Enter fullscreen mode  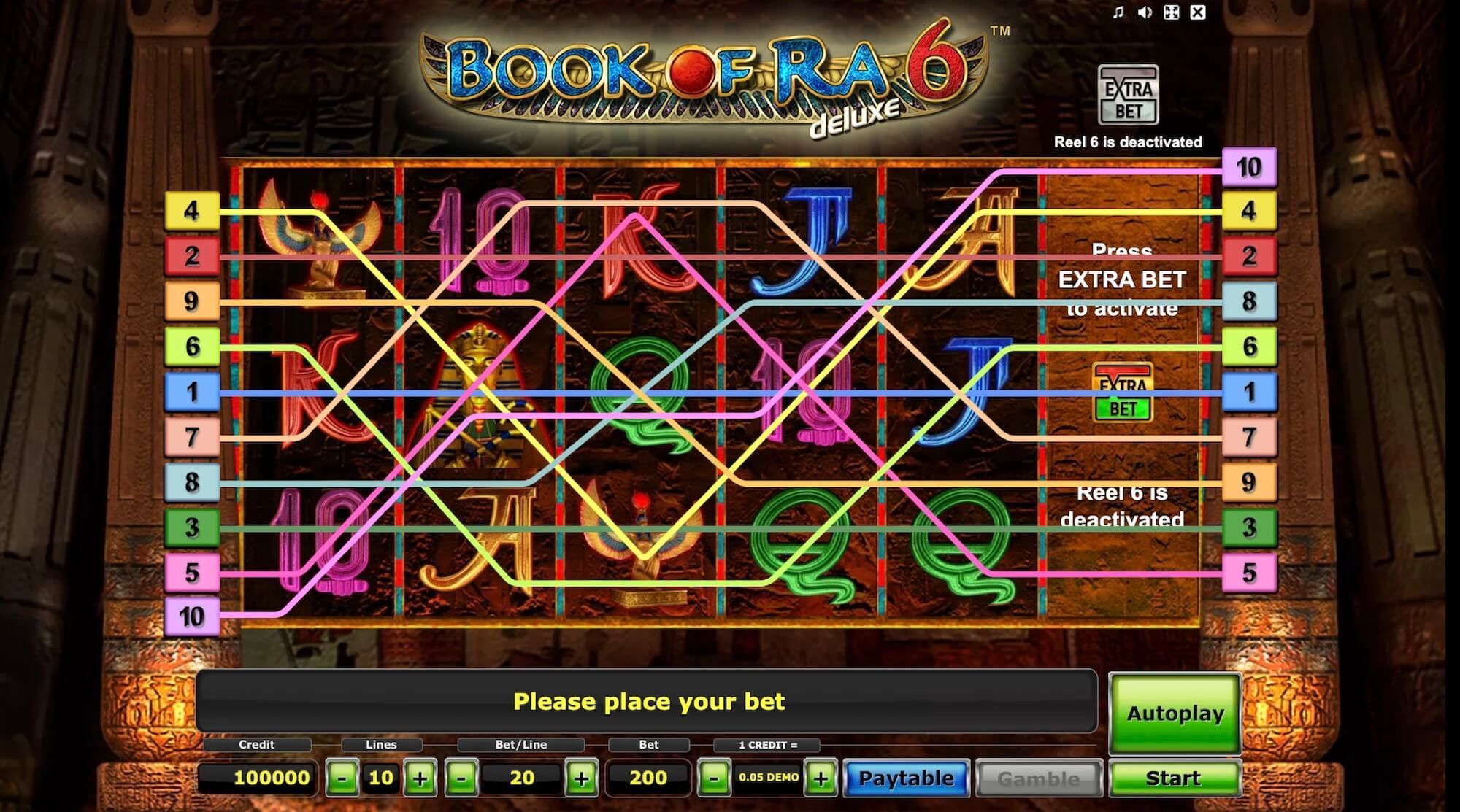pyautogui.click(x=1171, y=12)
